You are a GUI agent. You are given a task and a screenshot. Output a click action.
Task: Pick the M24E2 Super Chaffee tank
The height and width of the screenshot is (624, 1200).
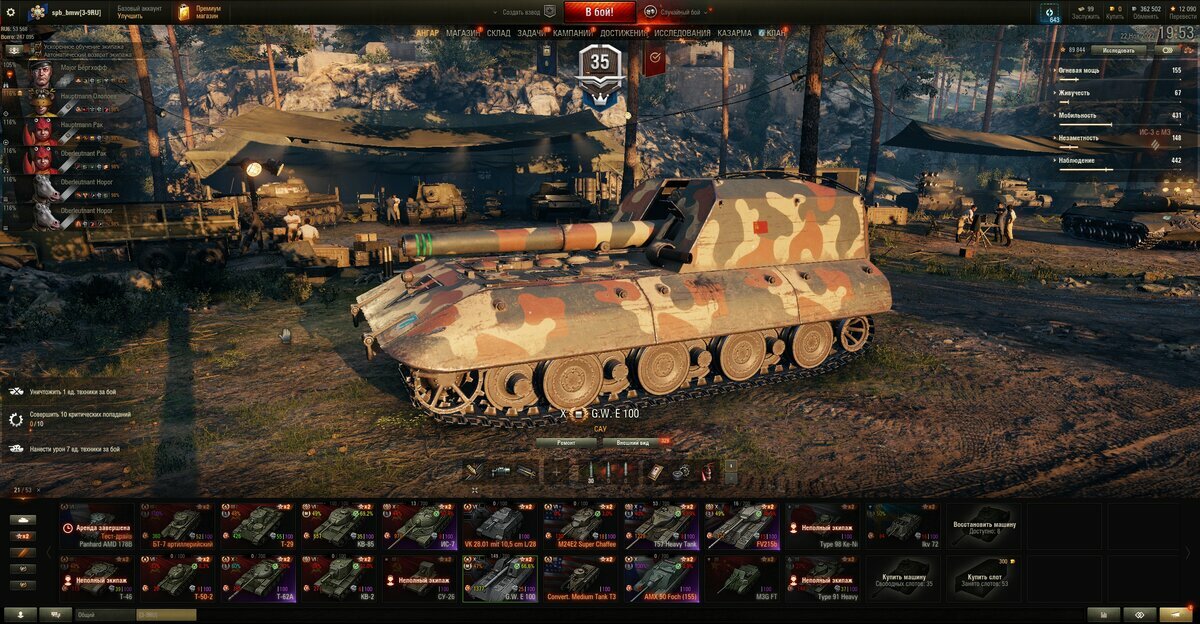[x=580, y=526]
